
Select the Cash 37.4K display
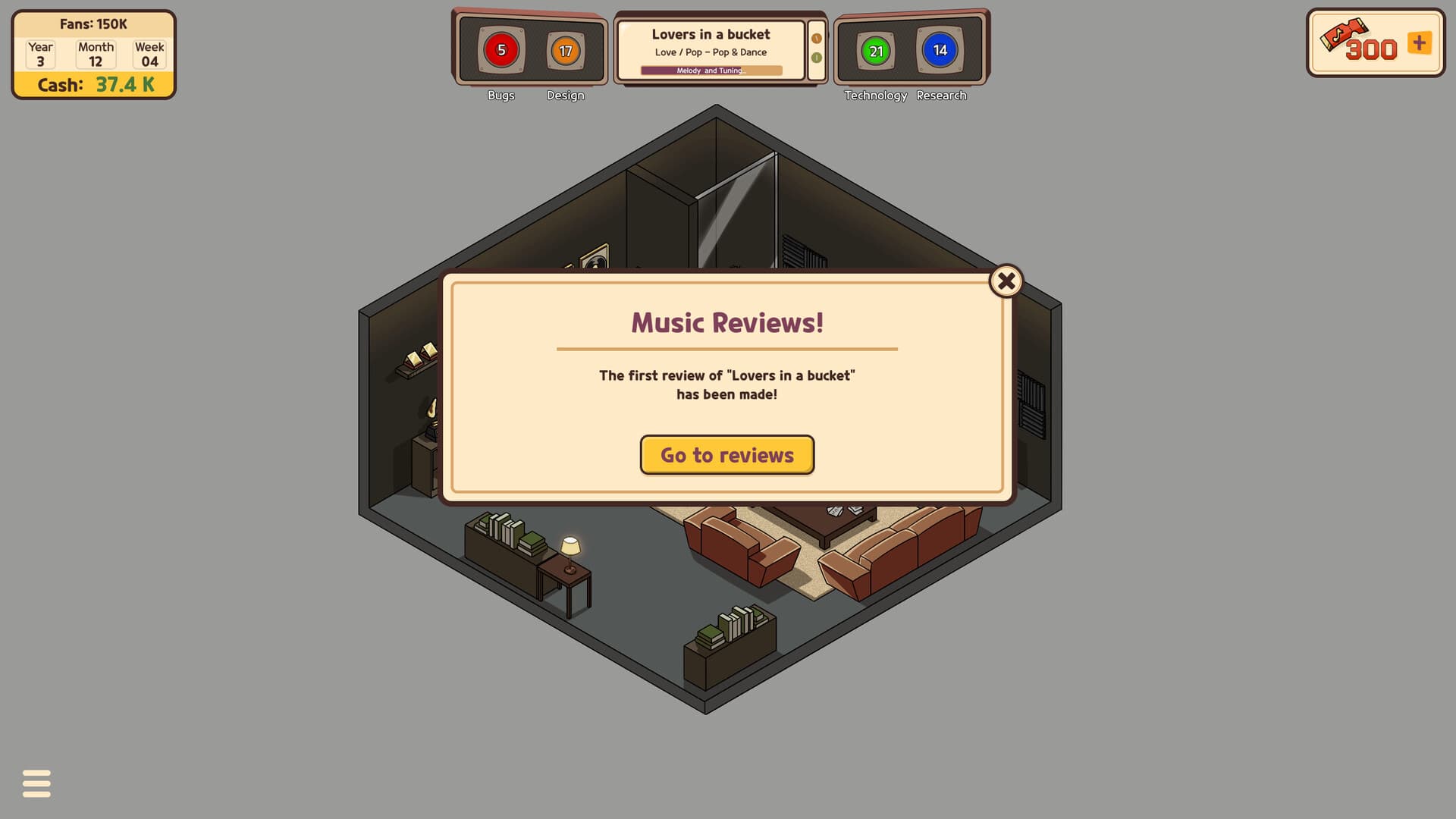(93, 85)
